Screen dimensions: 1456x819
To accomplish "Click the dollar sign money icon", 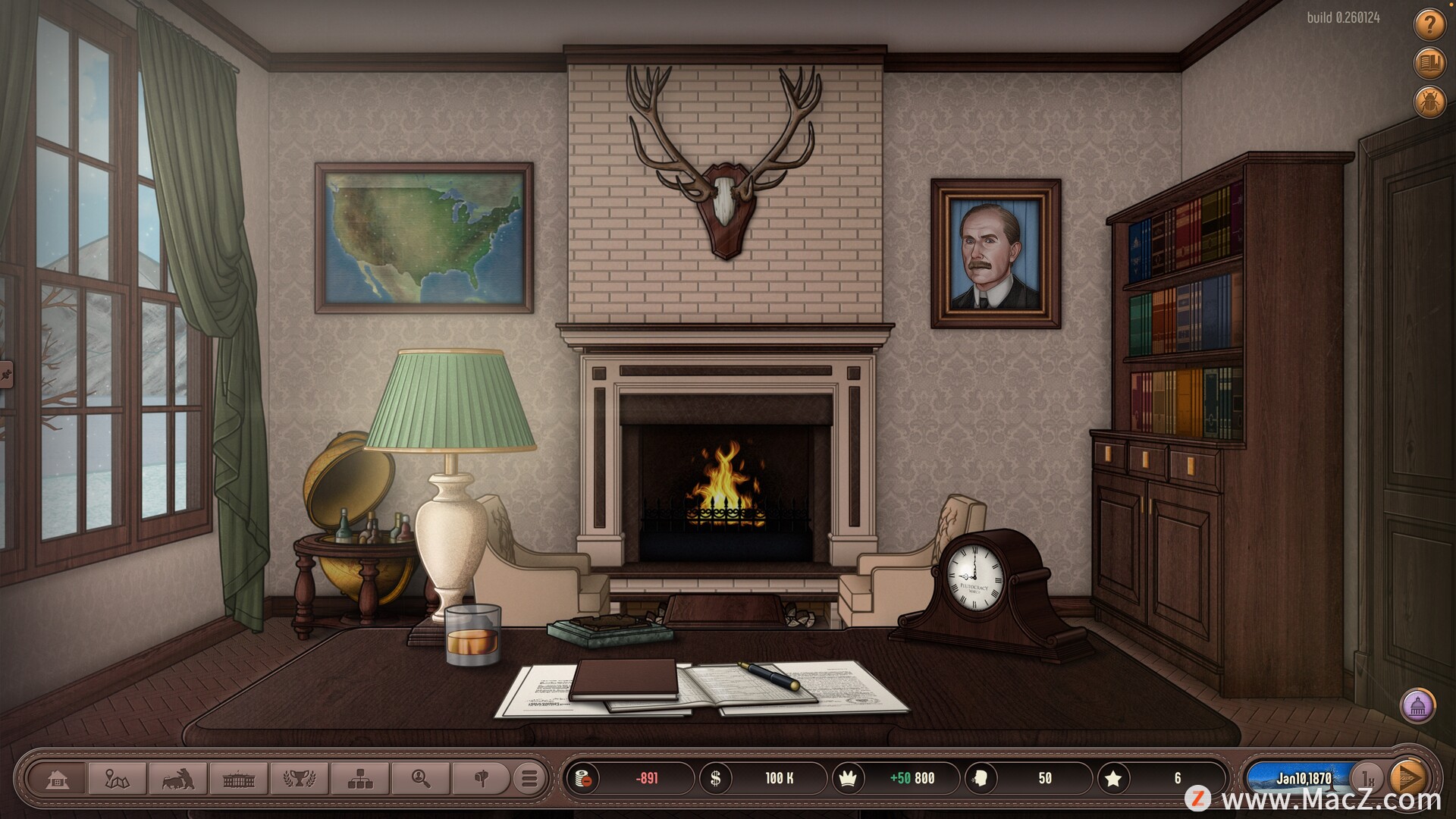I will coord(715,779).
